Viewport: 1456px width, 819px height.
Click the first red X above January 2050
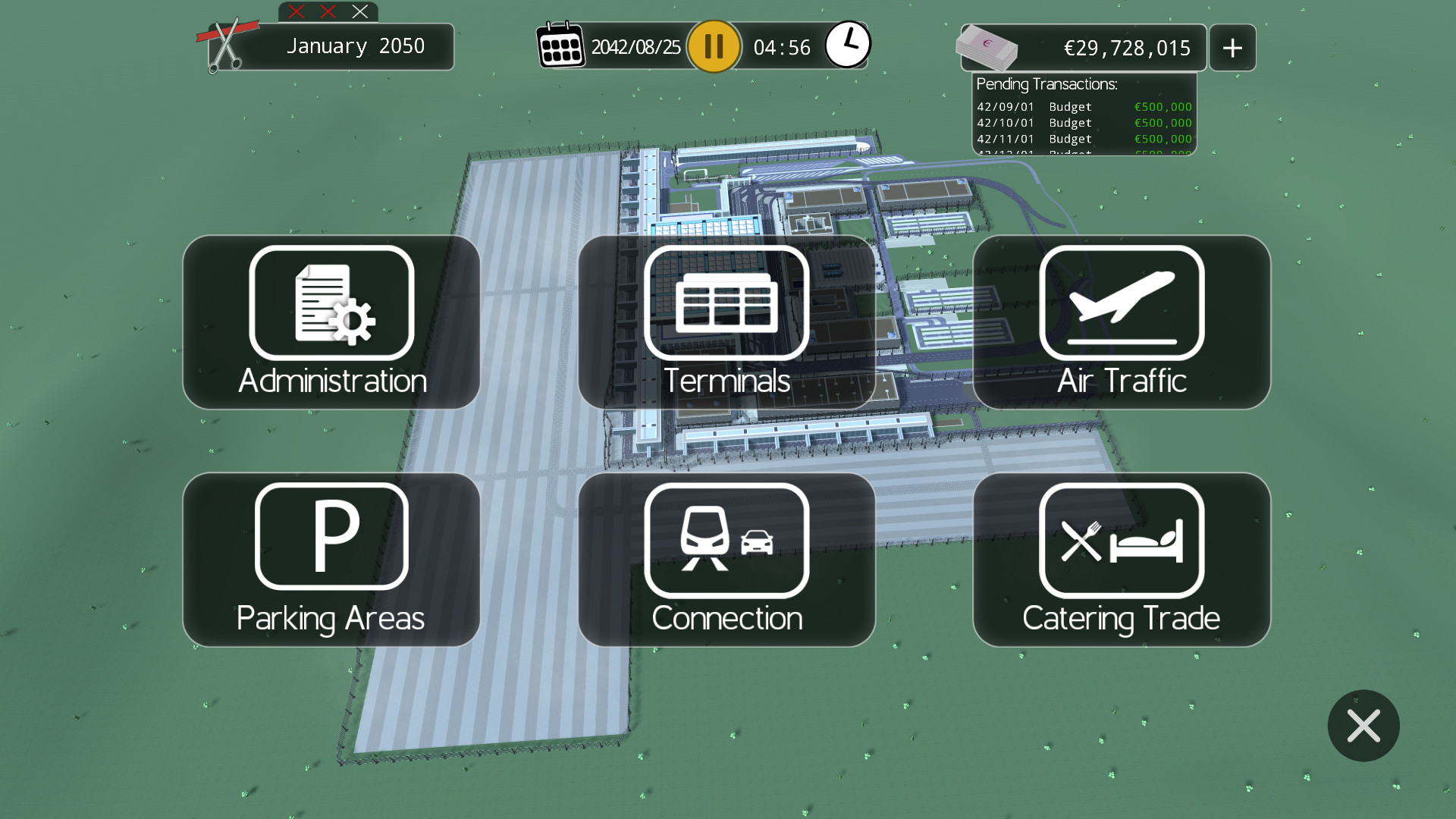coord(296,11)
